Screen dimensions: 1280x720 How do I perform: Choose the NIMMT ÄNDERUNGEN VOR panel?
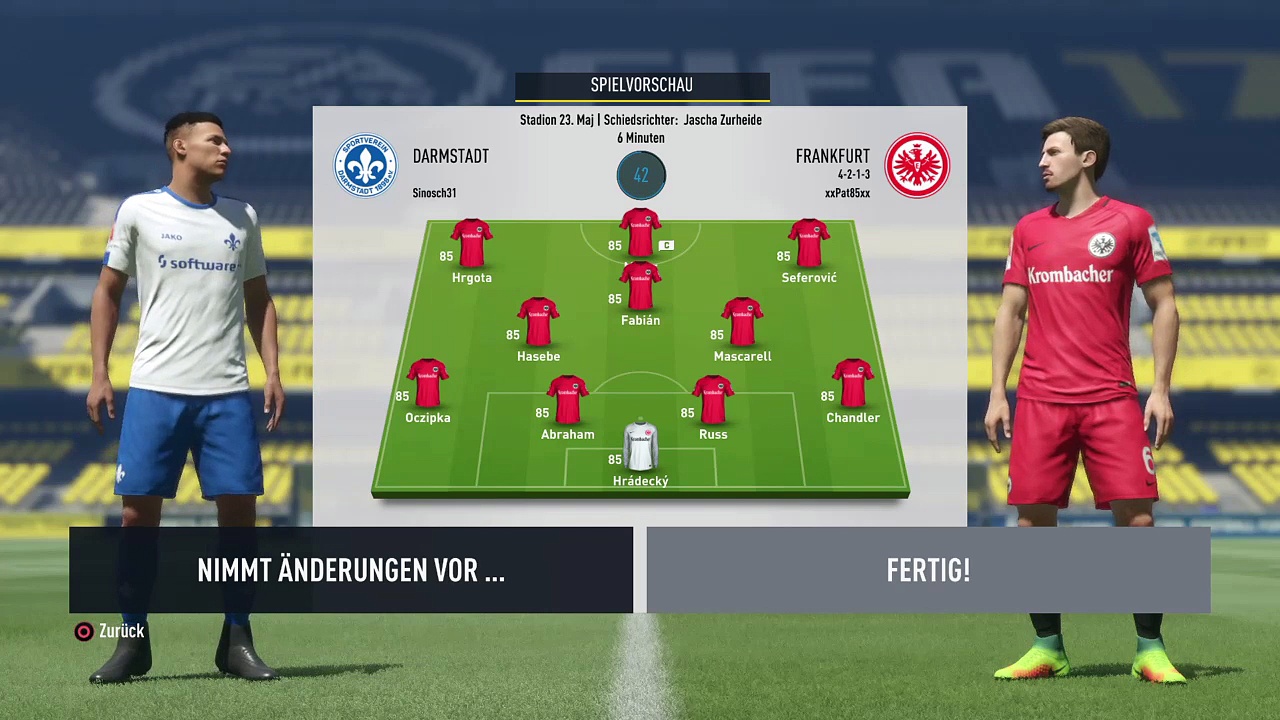351,570
